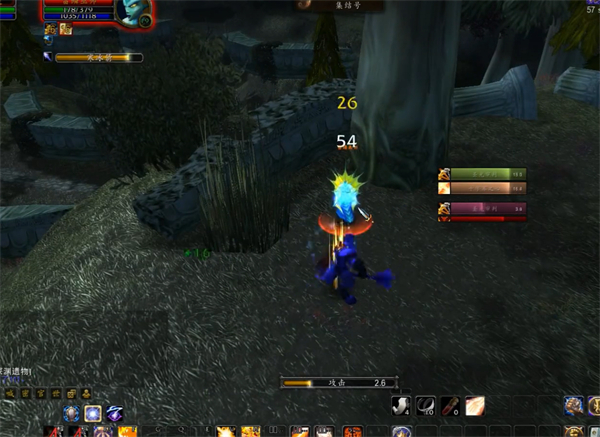Click the blue troll target portrait

point(131,12)
